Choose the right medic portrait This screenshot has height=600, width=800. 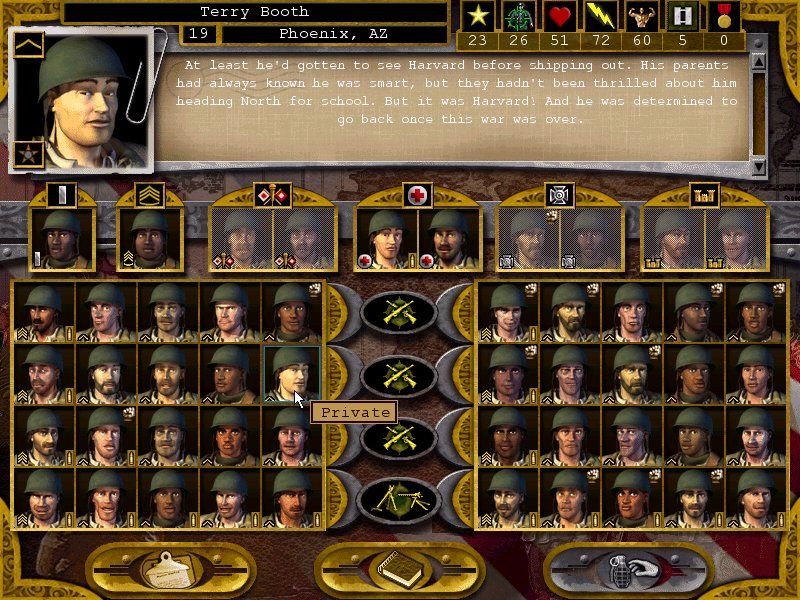[447, 239]
